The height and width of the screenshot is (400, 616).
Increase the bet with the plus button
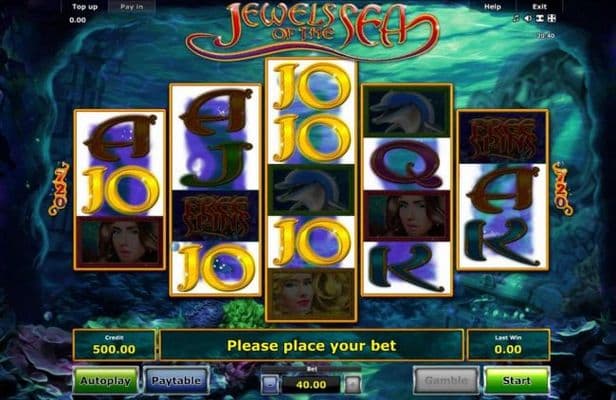pyautogui.click(x=352, y=382)
